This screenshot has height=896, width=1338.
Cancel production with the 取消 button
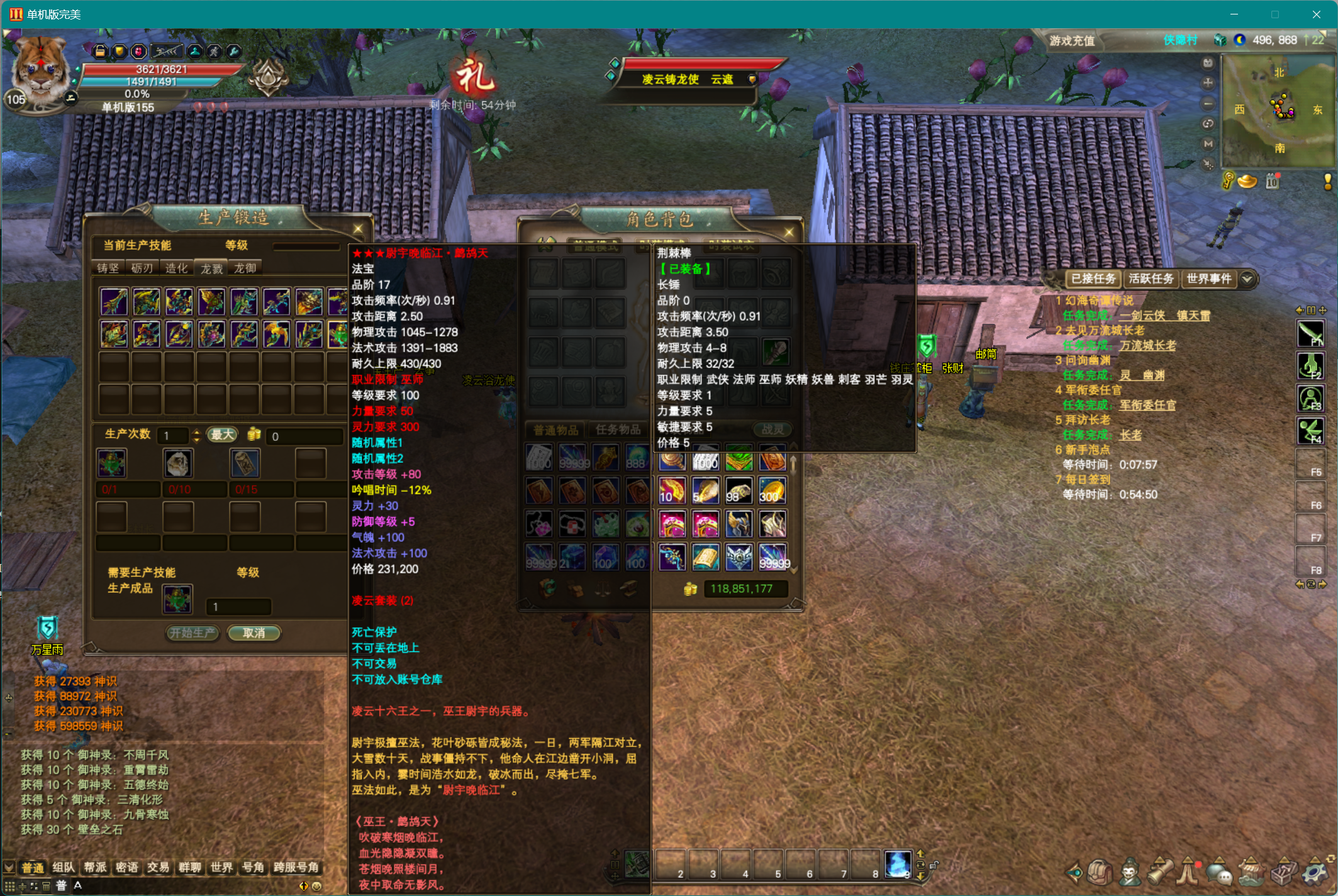(x=254, y=633)
